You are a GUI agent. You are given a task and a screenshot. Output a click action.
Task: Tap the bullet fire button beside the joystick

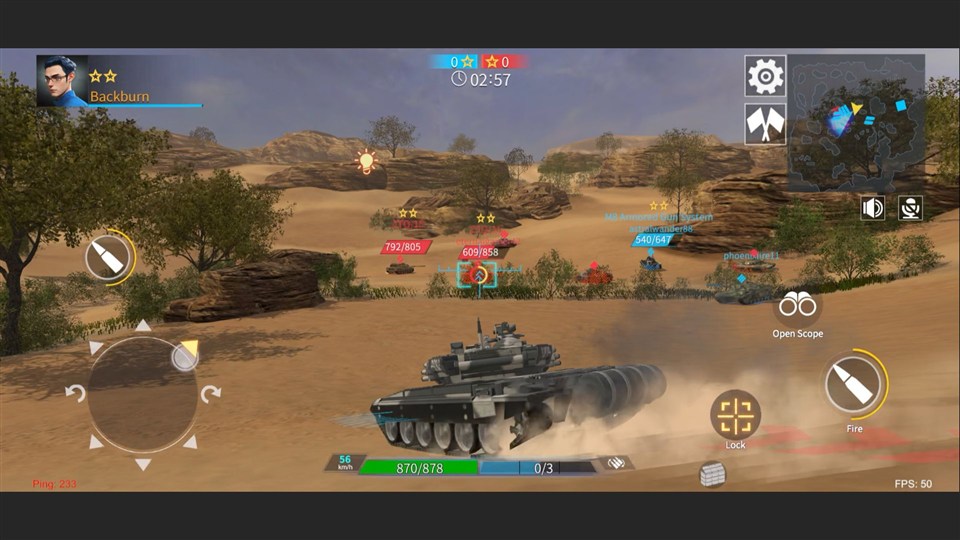tap(108, 258)
